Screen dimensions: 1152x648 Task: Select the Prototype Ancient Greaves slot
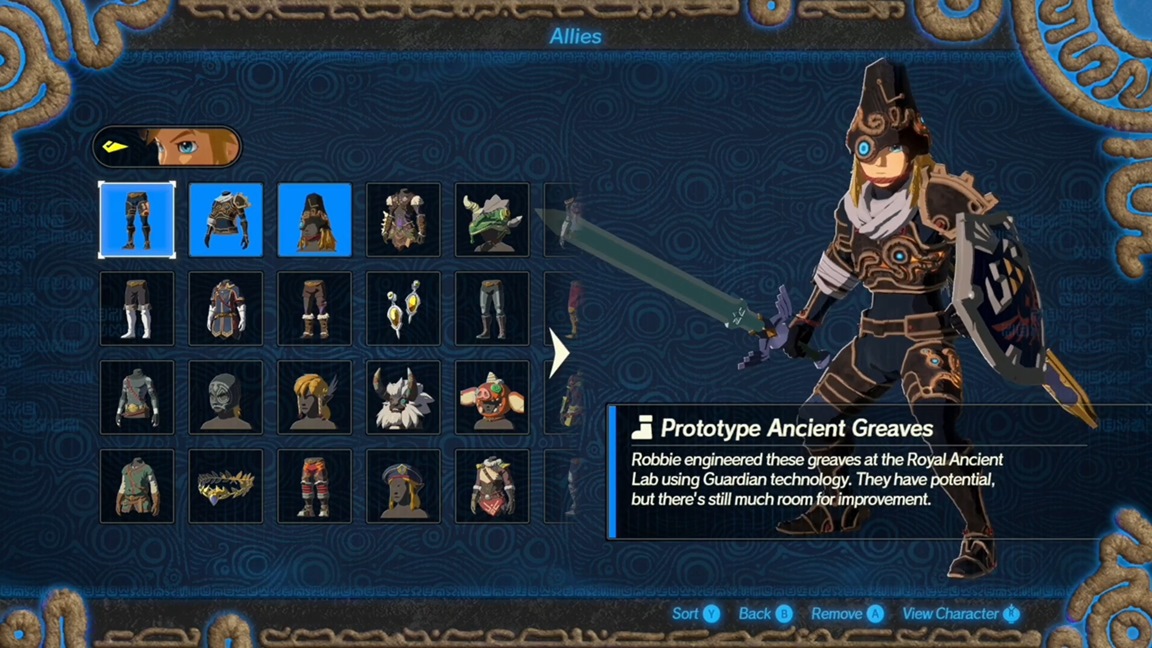click(137, 220)
